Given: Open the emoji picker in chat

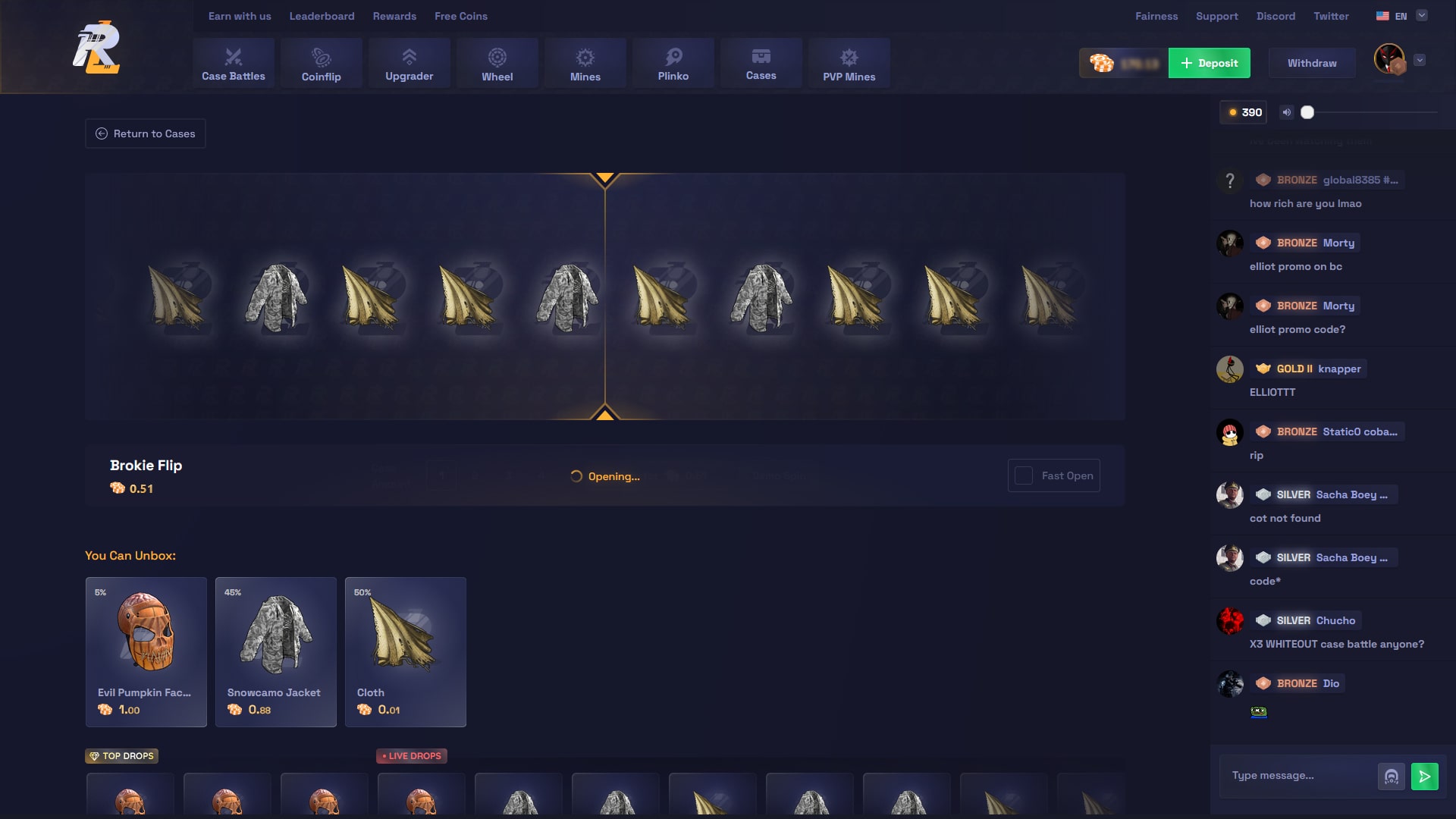Looking at the screenshot, I should click(1392, 776).
